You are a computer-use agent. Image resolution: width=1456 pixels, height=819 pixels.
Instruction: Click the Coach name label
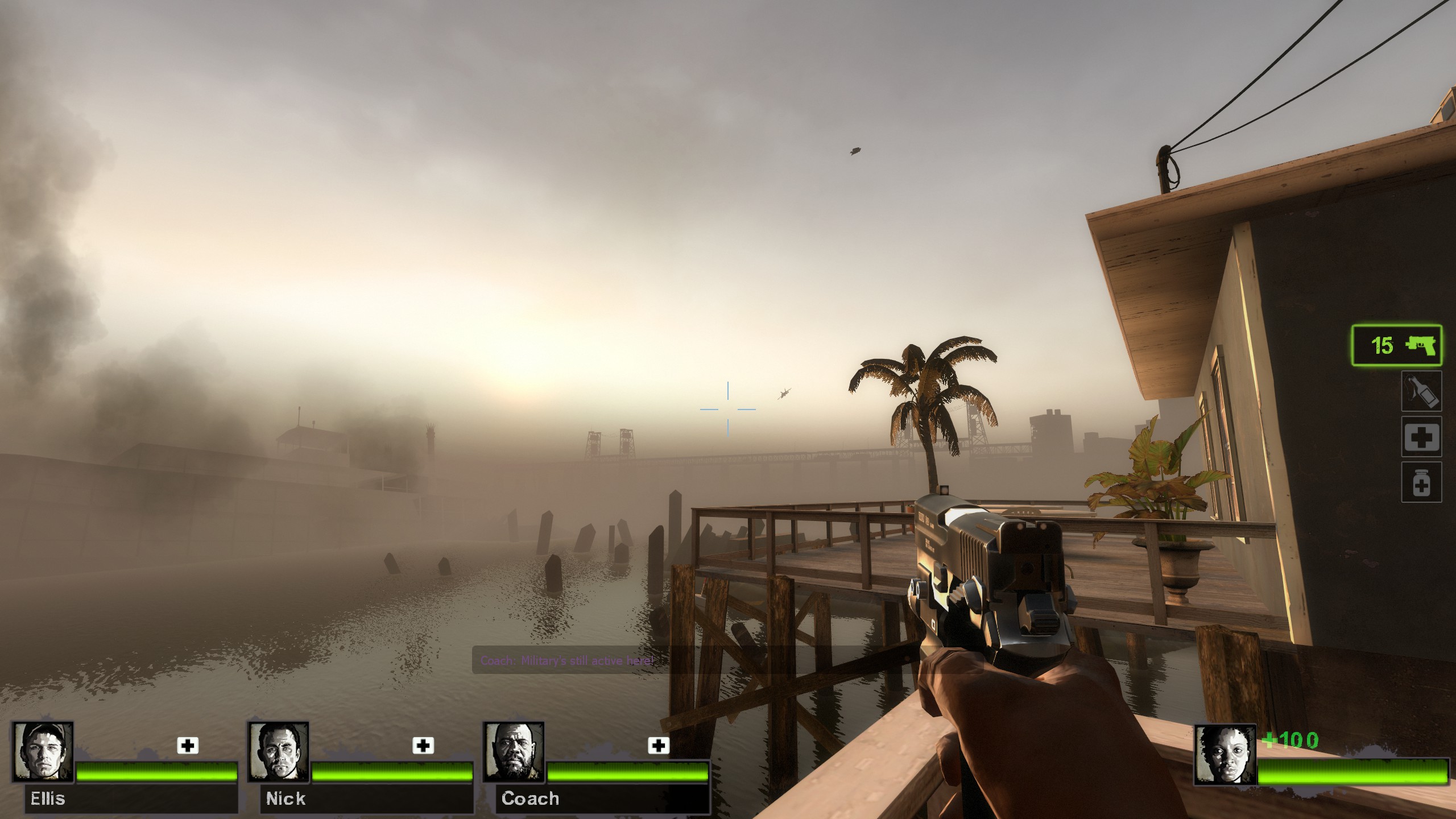pos(530,800)
